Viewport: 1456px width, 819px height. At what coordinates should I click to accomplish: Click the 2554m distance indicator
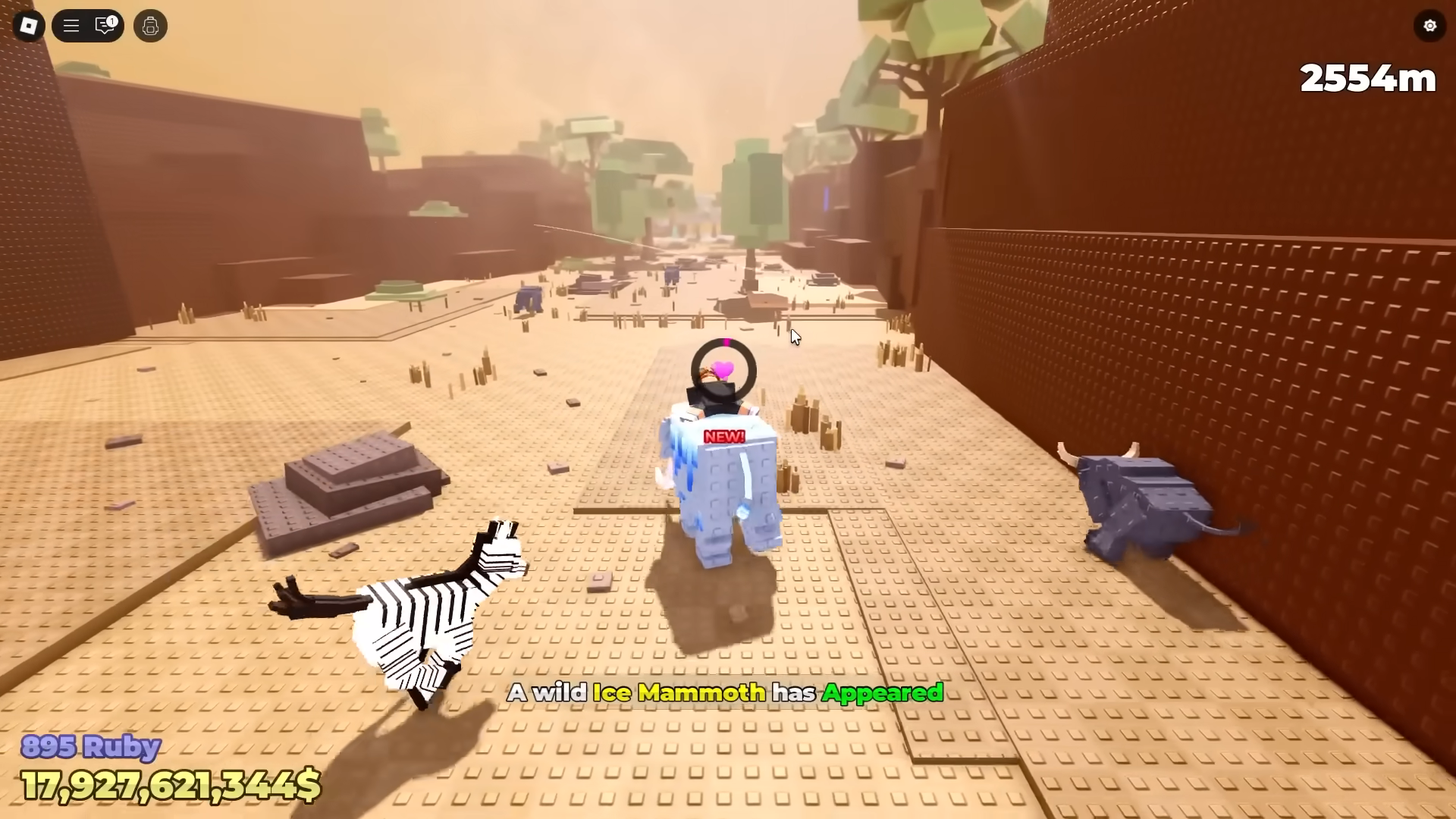coord(1367,78)
